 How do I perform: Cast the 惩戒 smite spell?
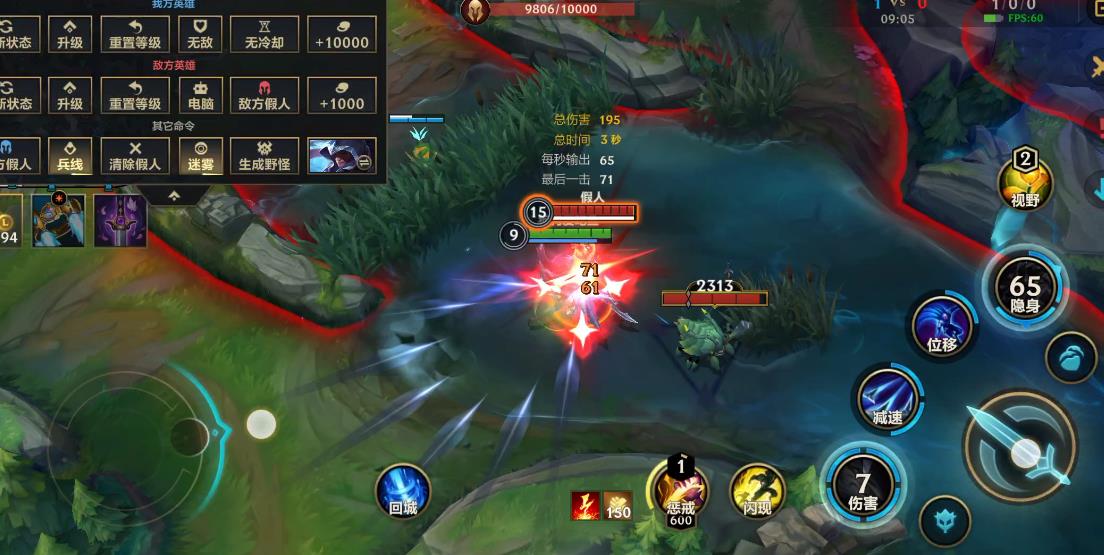tap(681, 487)
